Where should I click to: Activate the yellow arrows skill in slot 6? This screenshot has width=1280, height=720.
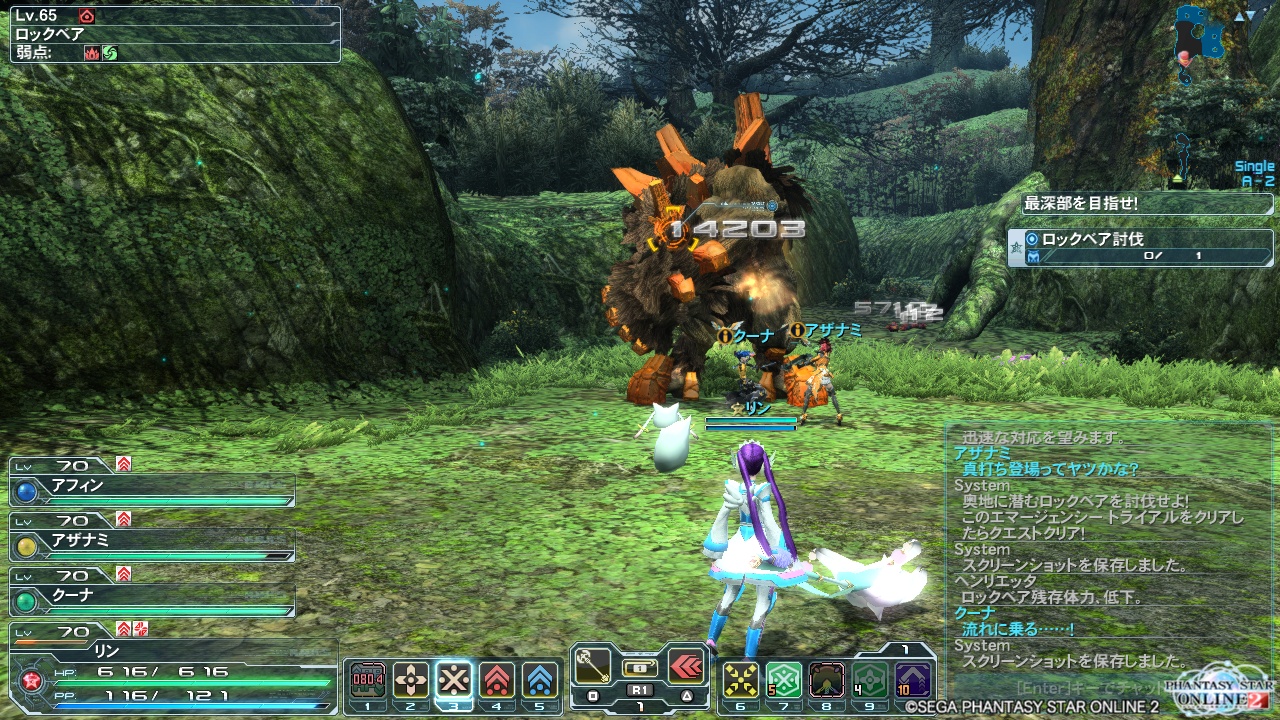[741, 680]
